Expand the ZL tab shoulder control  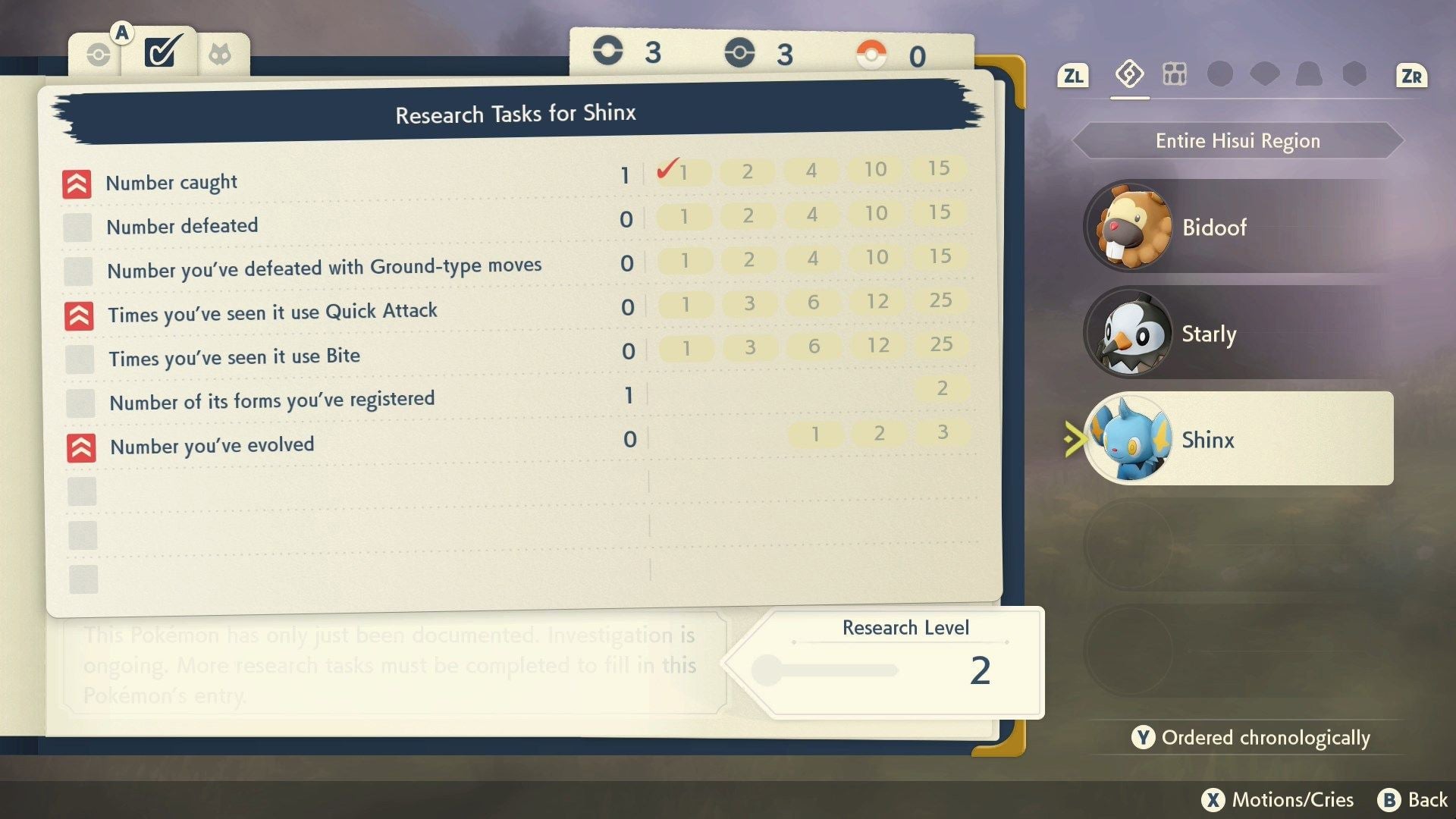tap(1072, 75)
